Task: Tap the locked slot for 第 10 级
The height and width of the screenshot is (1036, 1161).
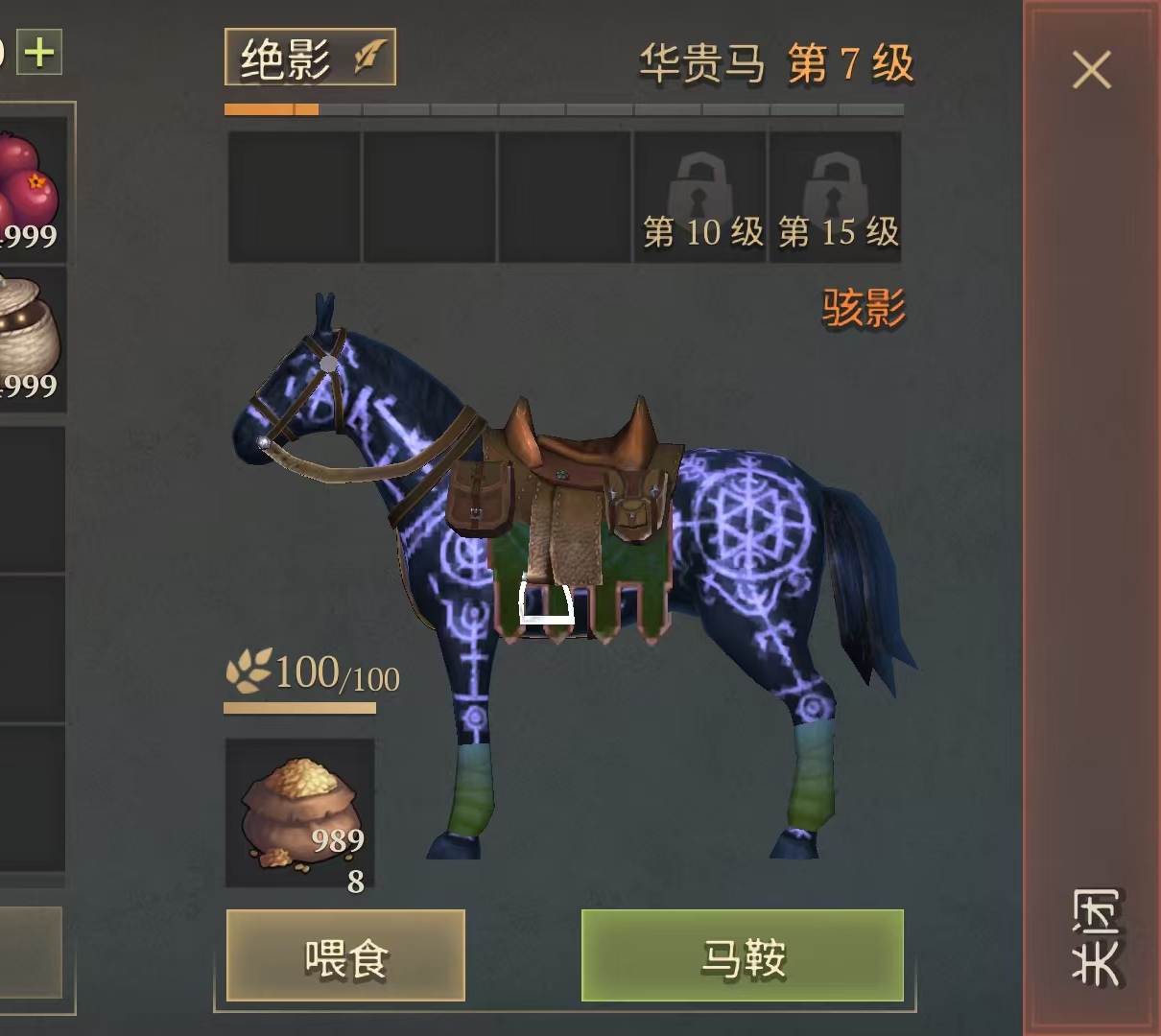Action: tap(699, 197)
